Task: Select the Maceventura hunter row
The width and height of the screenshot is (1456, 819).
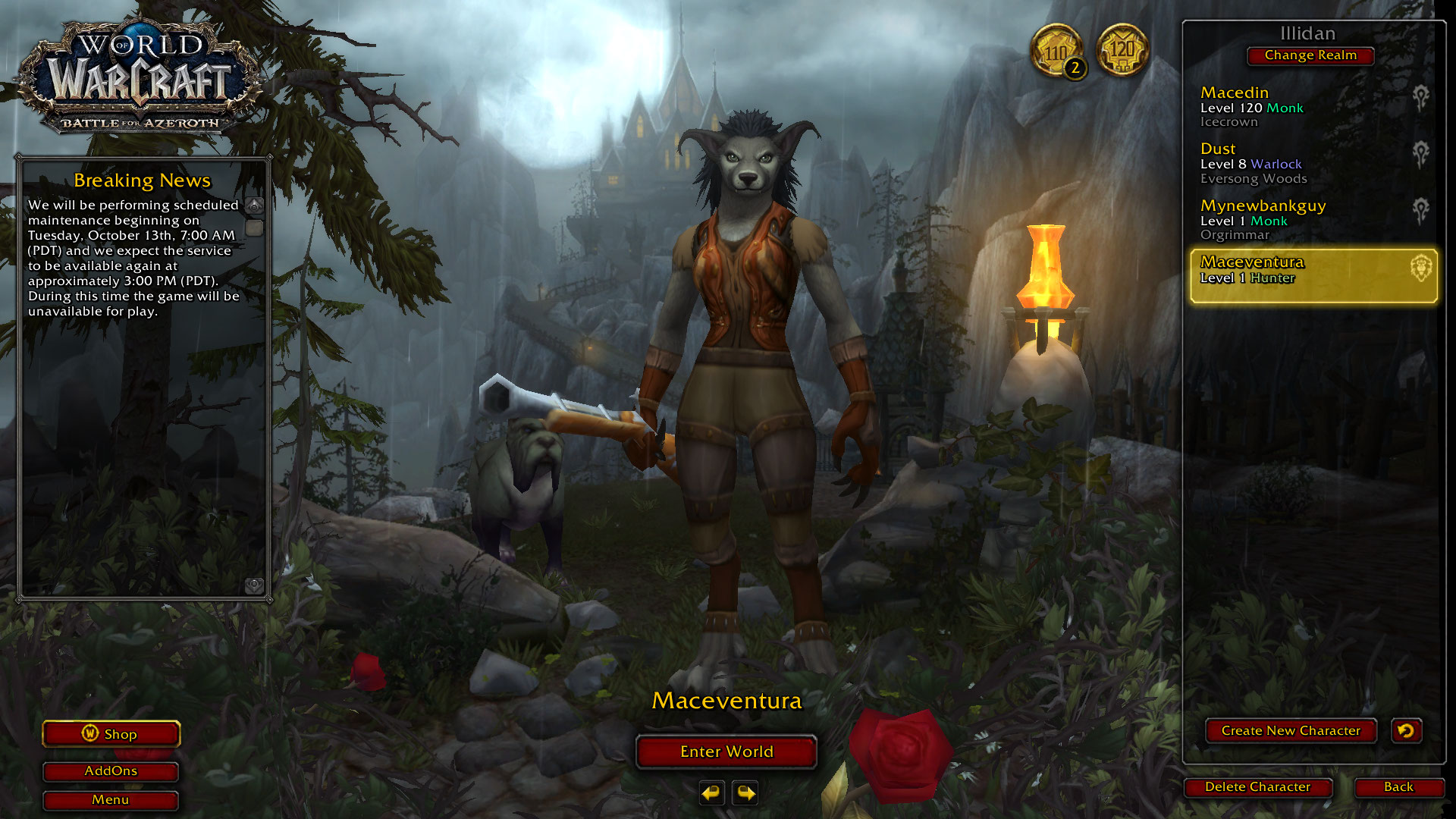Action: (1313, 276)
